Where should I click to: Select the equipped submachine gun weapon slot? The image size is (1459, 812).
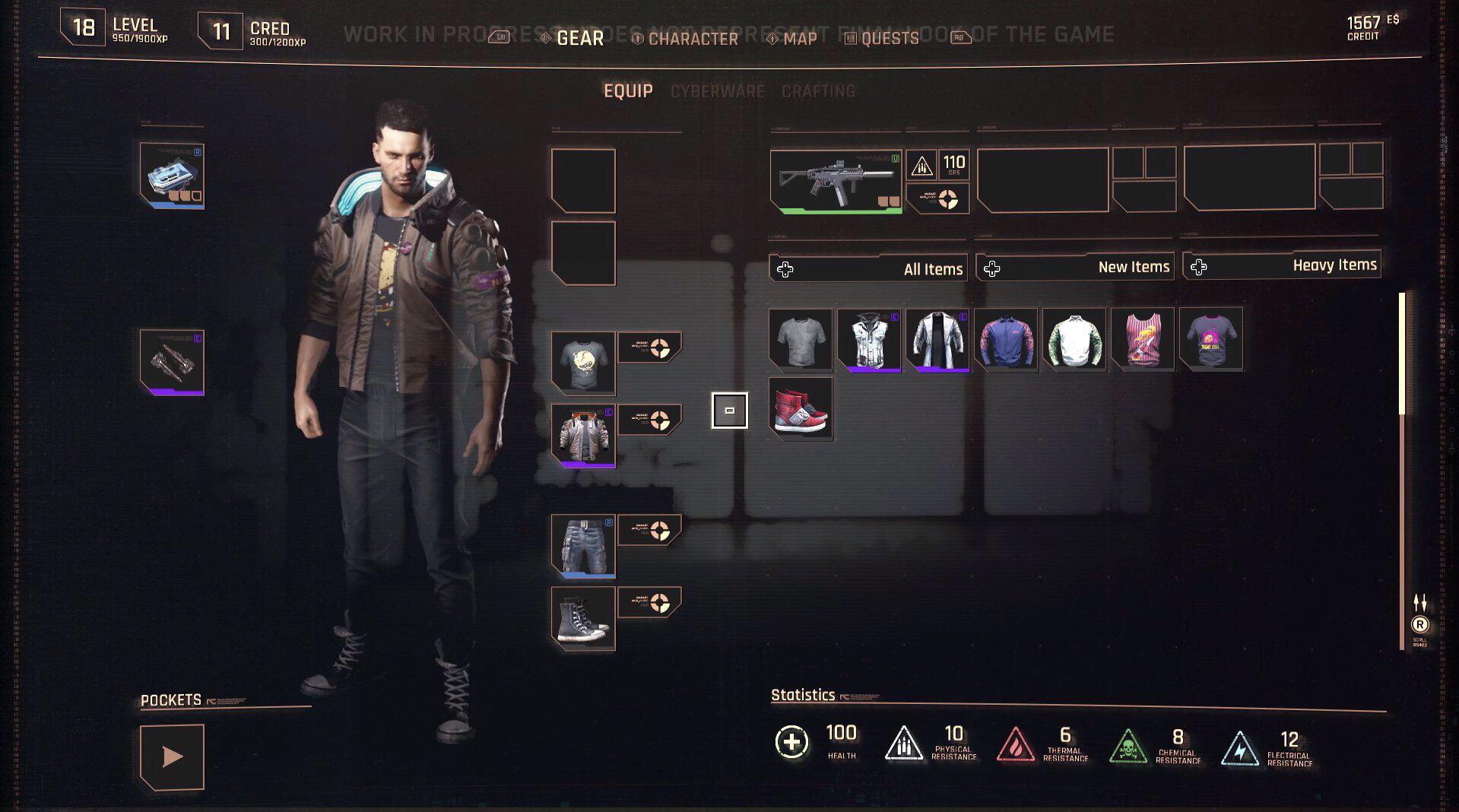click(835, 180)
